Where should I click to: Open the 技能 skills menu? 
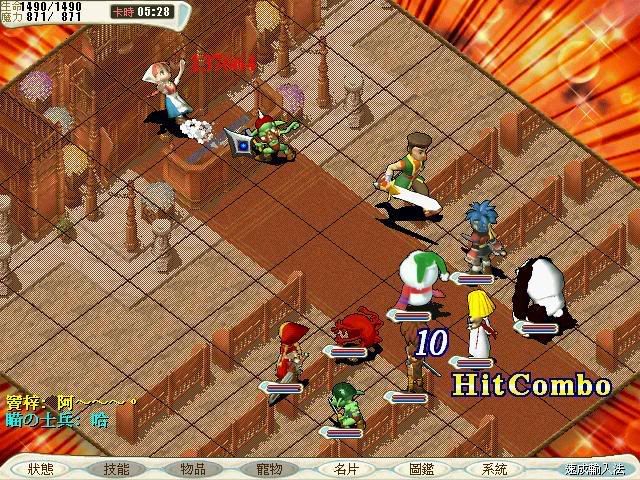[x=117, y=468]
